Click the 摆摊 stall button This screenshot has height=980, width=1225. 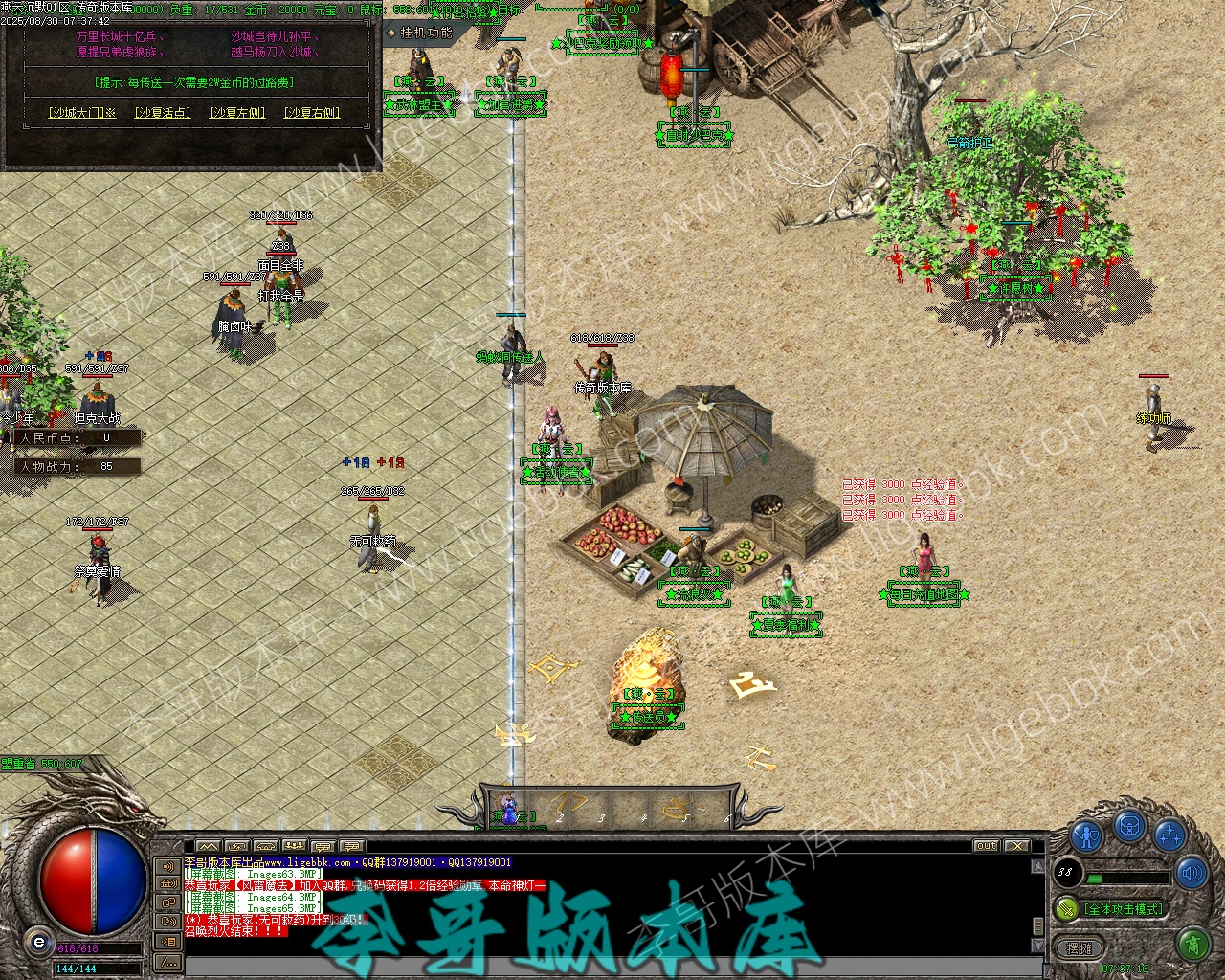1080,947
